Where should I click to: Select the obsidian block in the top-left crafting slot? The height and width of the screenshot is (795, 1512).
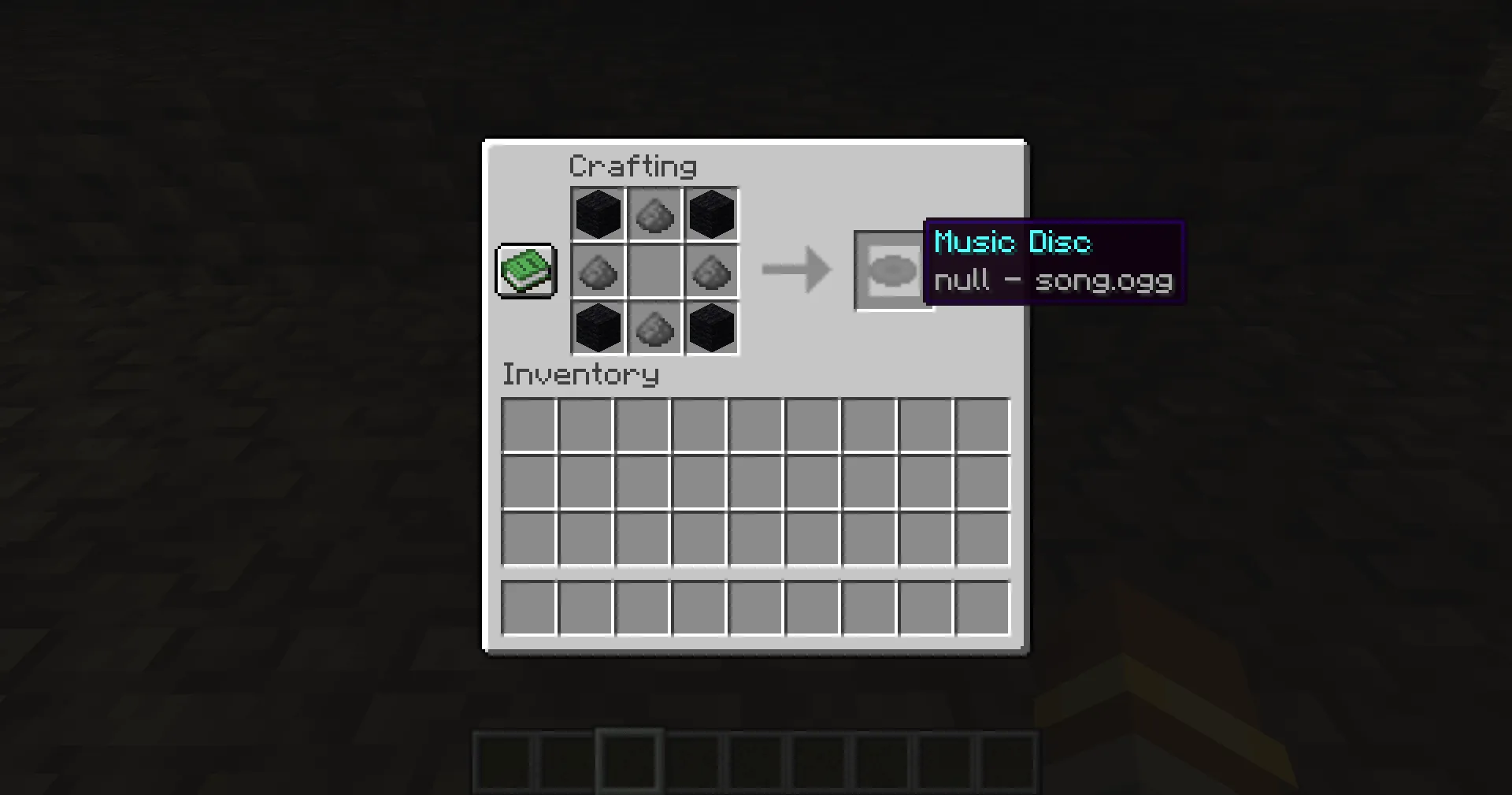[598, 213]
